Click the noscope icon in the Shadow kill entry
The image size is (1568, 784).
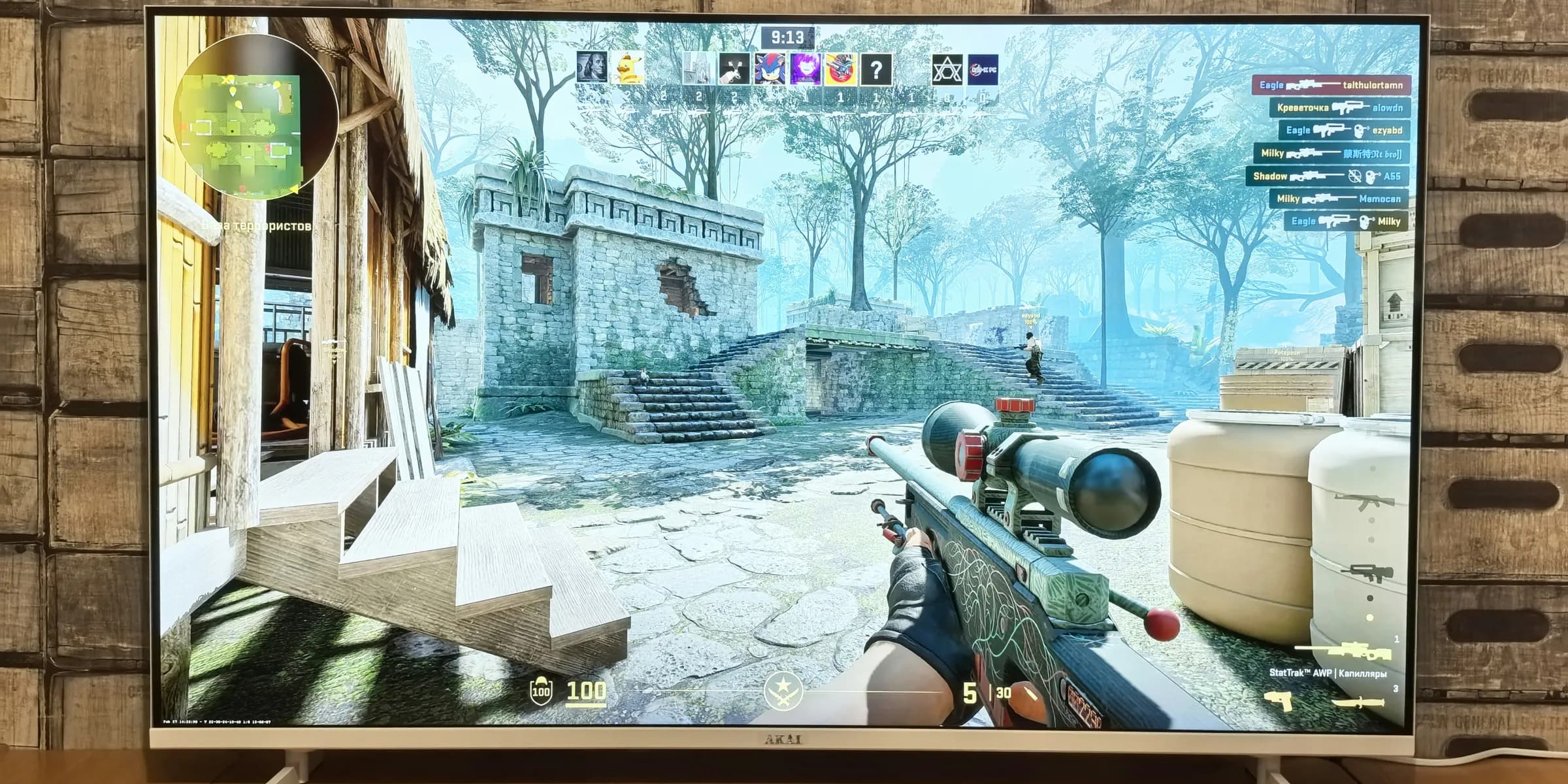coord(1354,176)
